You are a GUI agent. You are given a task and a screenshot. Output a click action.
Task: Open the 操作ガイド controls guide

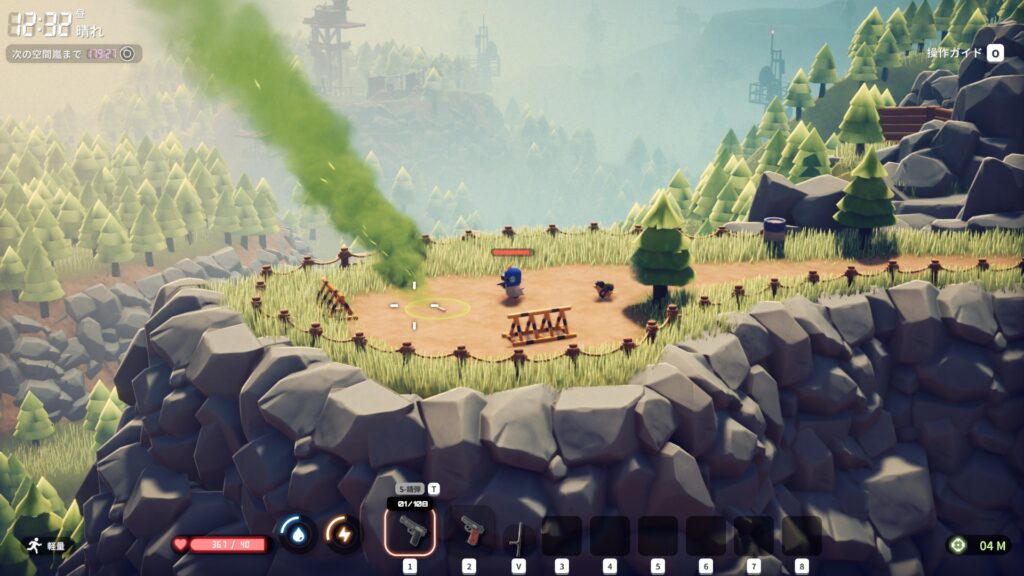pos(964,53)
